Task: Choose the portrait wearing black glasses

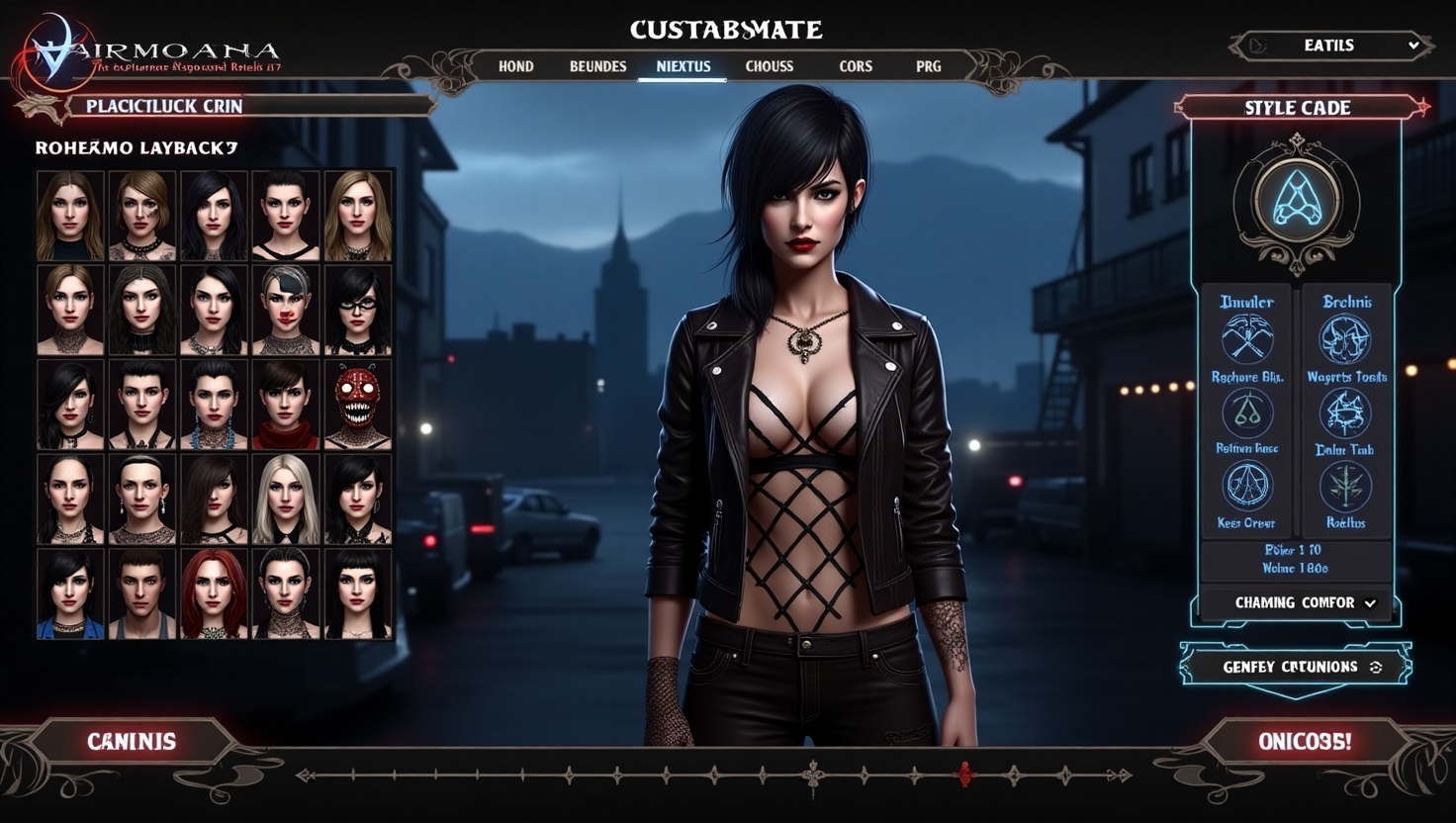Action: click(x=357, y=311)
